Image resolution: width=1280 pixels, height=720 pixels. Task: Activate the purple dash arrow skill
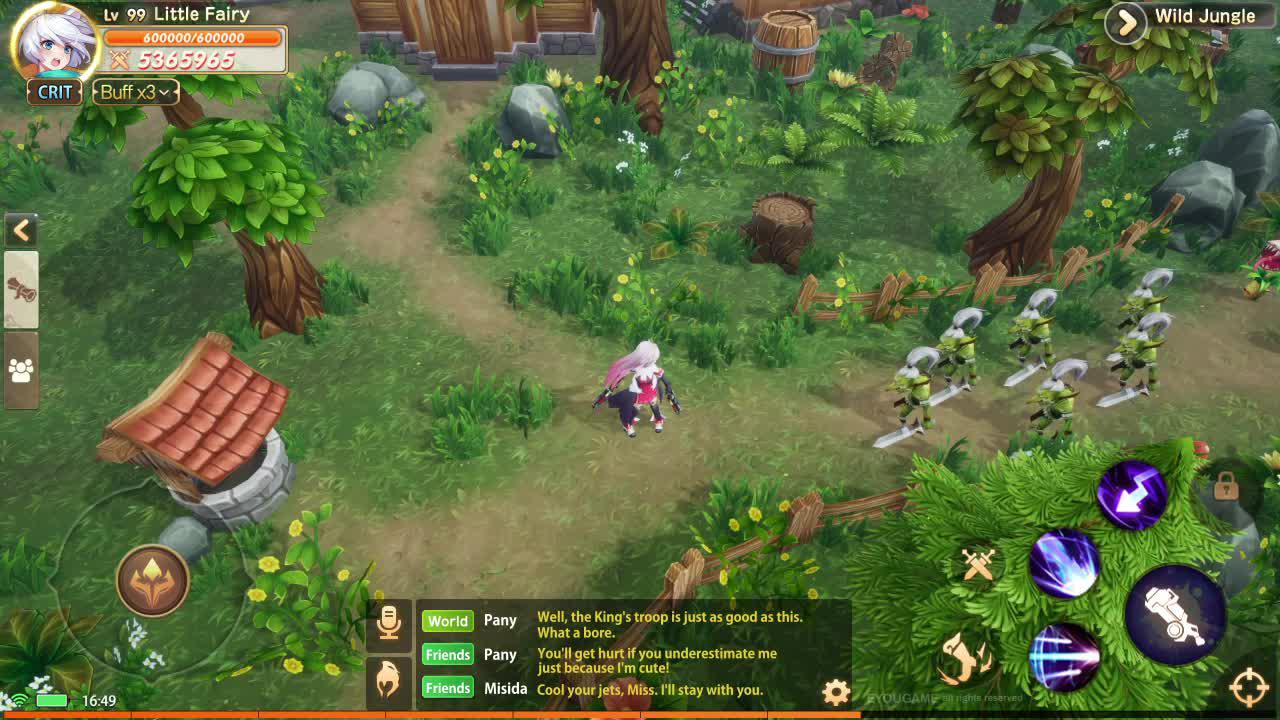click(1135, 492)
